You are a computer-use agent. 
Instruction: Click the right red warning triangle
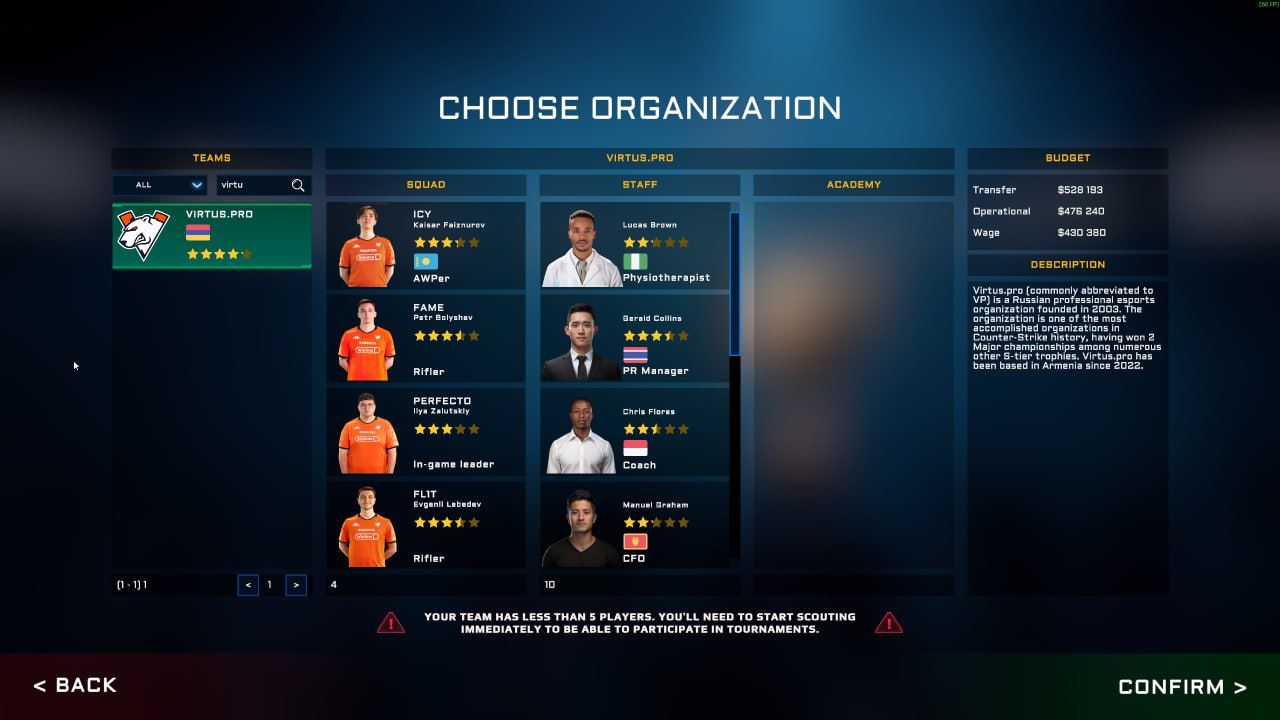[x=888, y=623]
